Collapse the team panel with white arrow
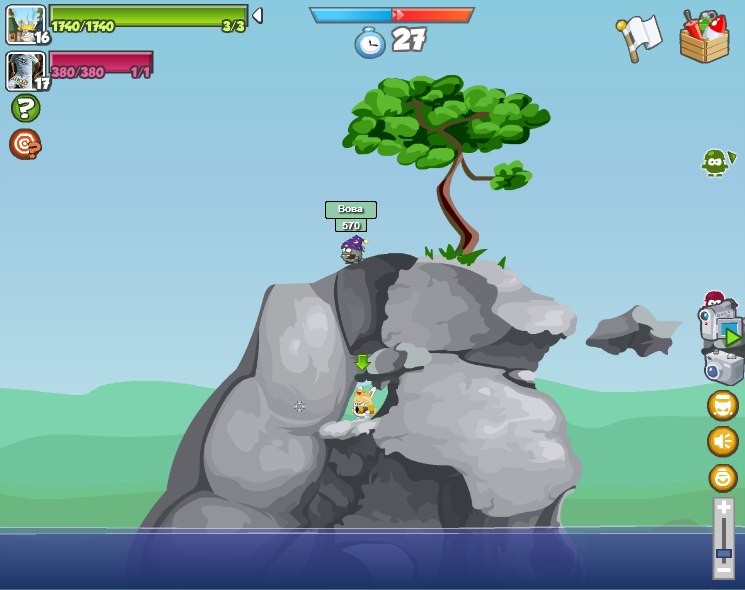745x590 pixels. 257,16
